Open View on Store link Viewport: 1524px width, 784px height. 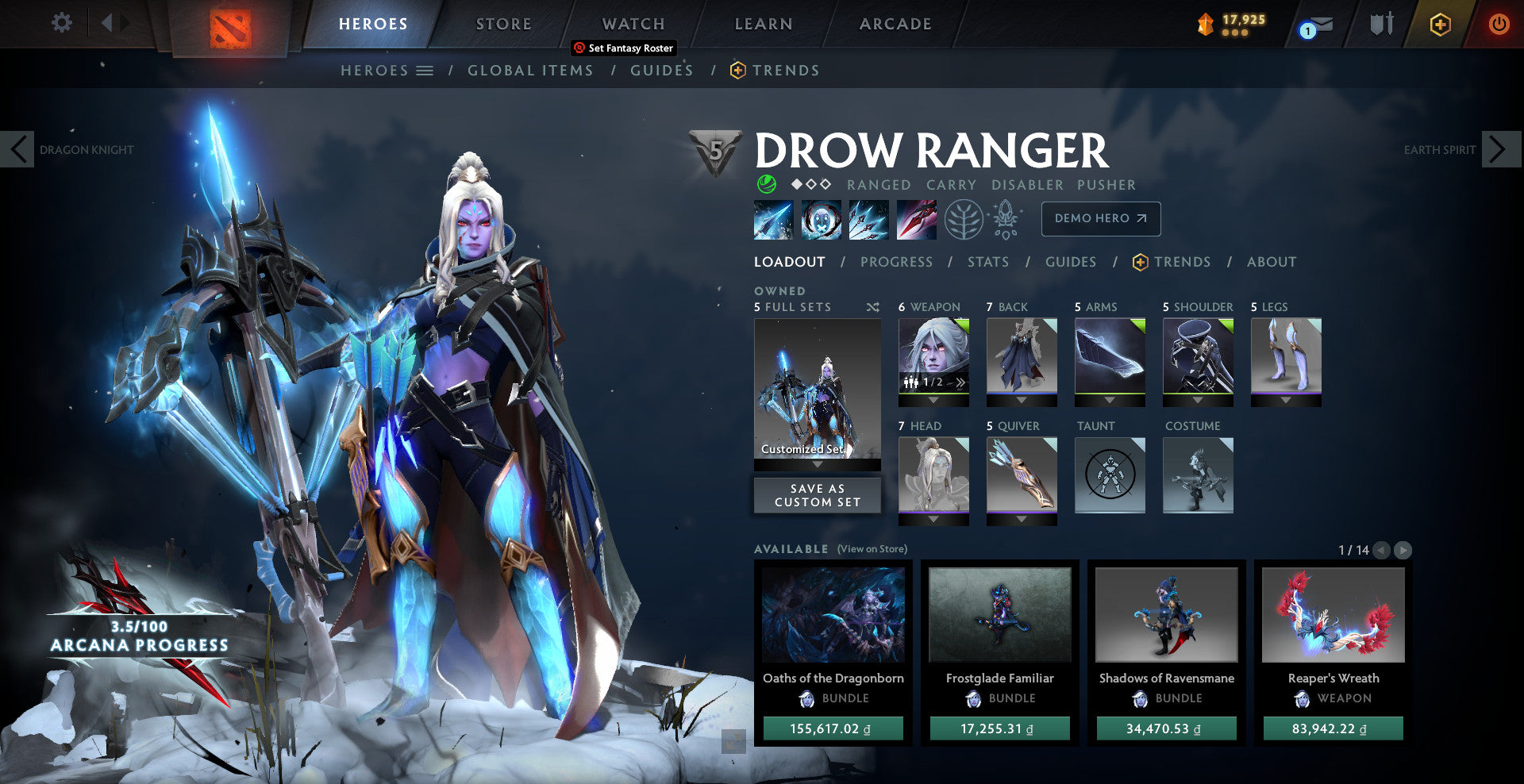click(x=872, y=548)
